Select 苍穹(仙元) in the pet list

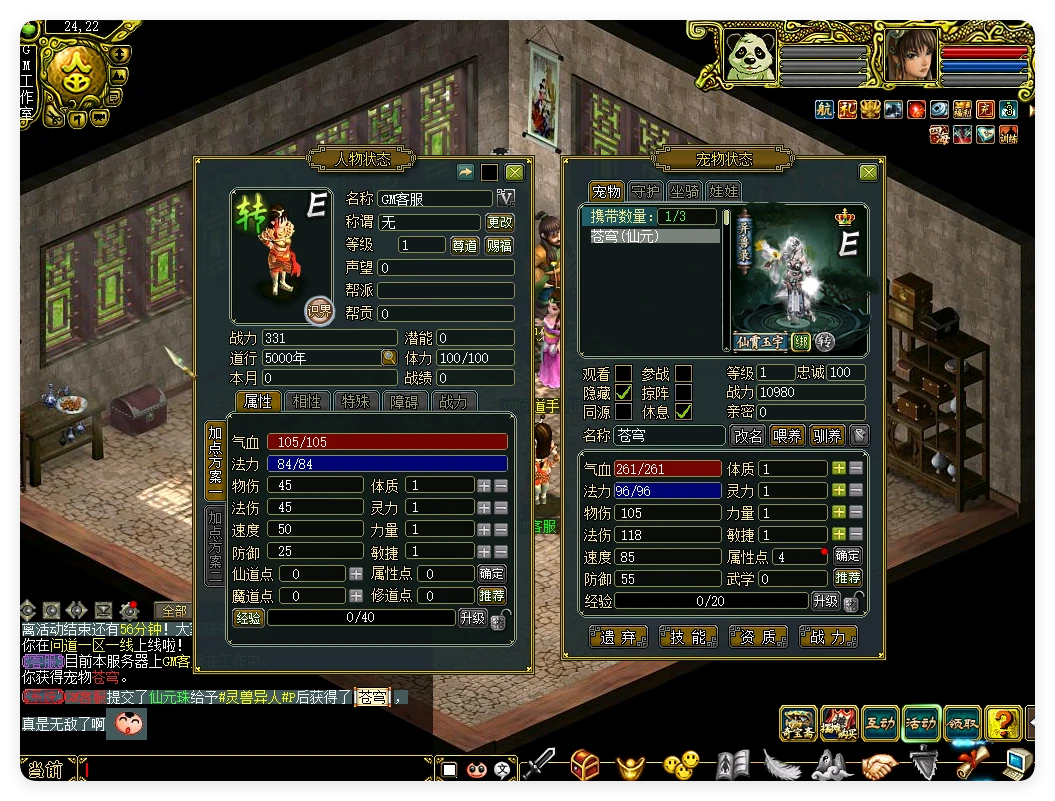click(x=650, y=237)
